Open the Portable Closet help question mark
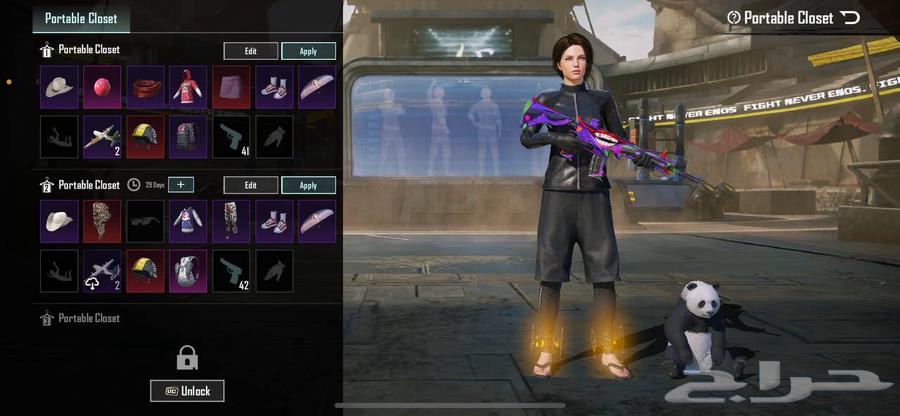This screenshot has height=416, width=900. pos(733,17)
